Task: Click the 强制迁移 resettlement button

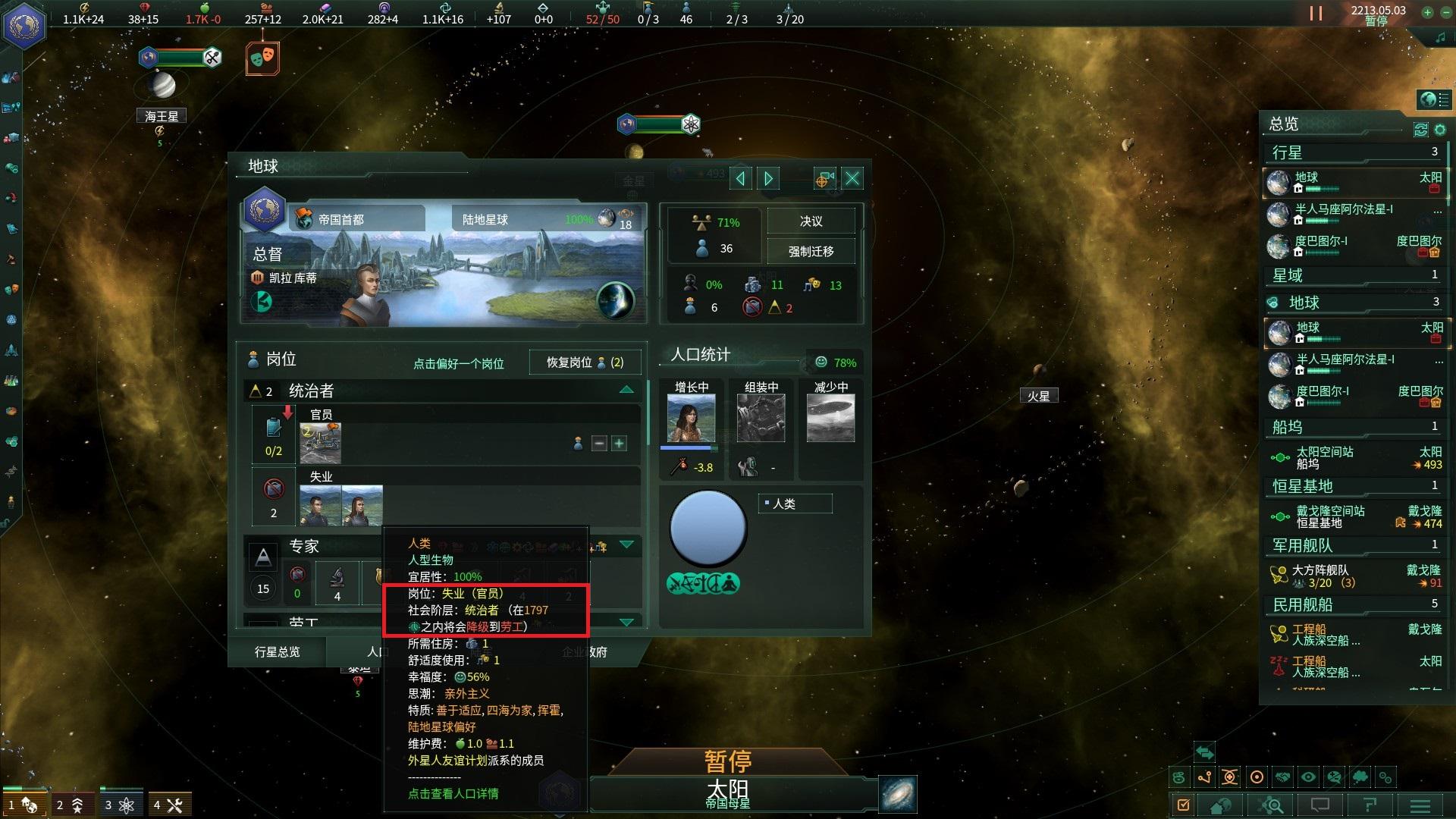Action: coord(811,251)
